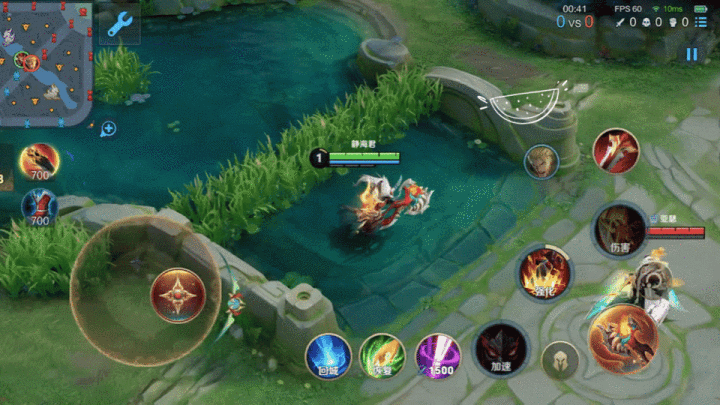This screenshot has width=720, height=405.
Task: Open the minimap in the corner
Action: tap(46, 62)
